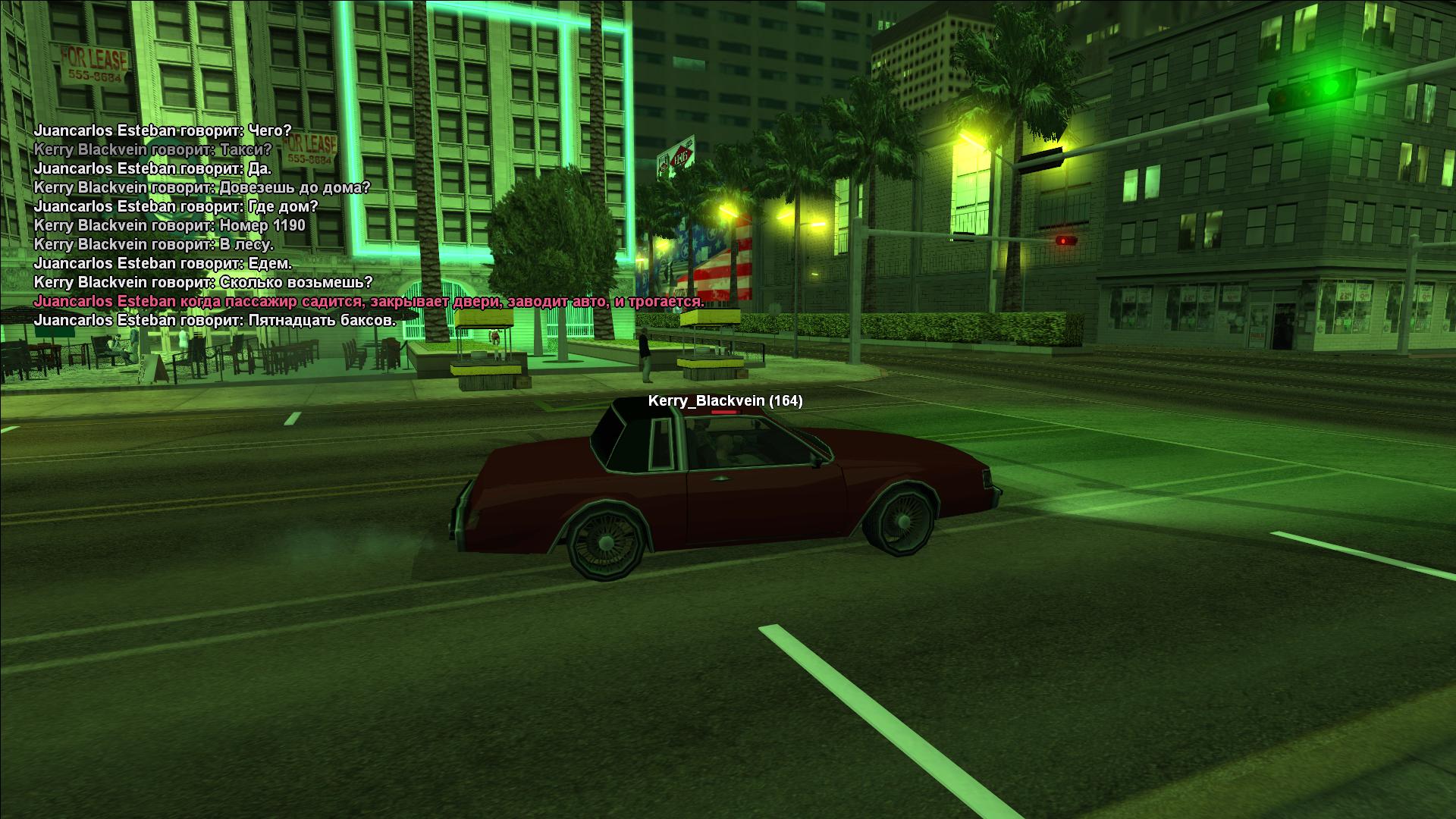Image resolution: width=1456 pixels, height=819 pixels.
Task: Click the pink Juancarlos Esteban action message
Action: [369, 302]
